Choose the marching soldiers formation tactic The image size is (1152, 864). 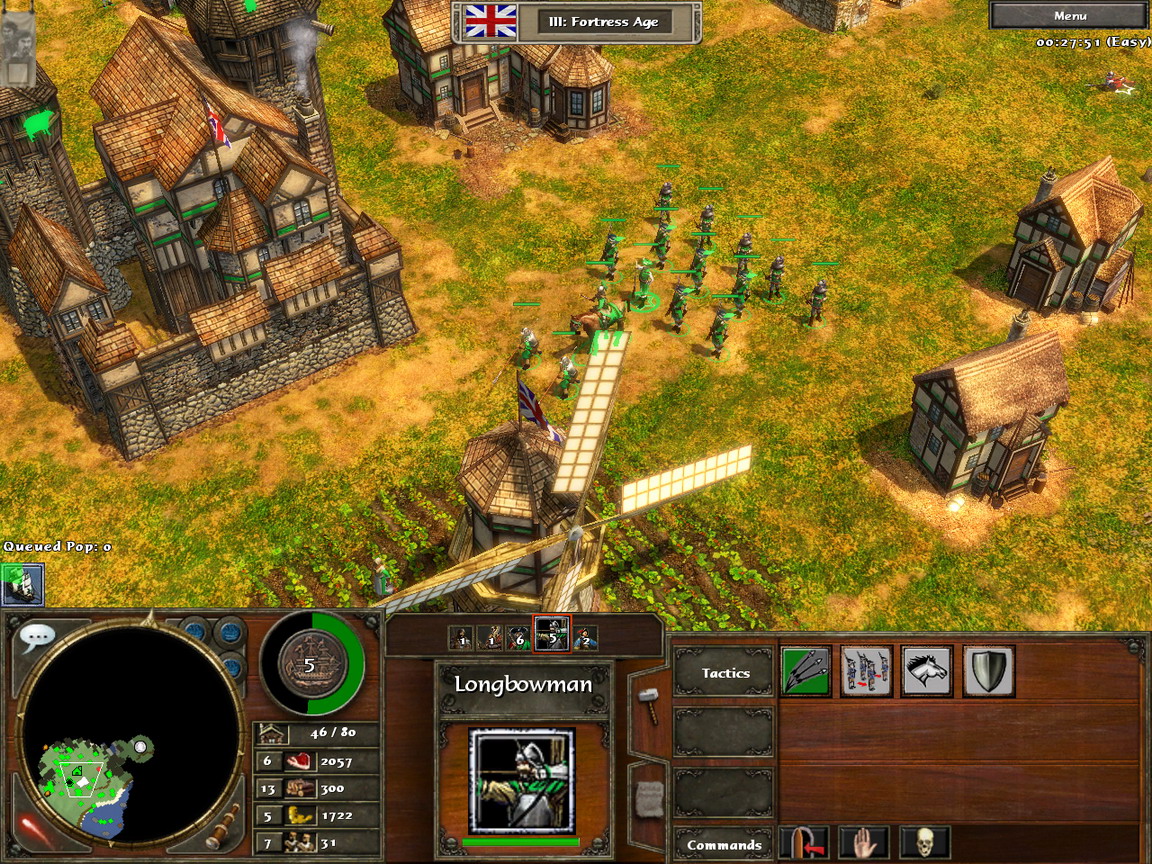867,671
